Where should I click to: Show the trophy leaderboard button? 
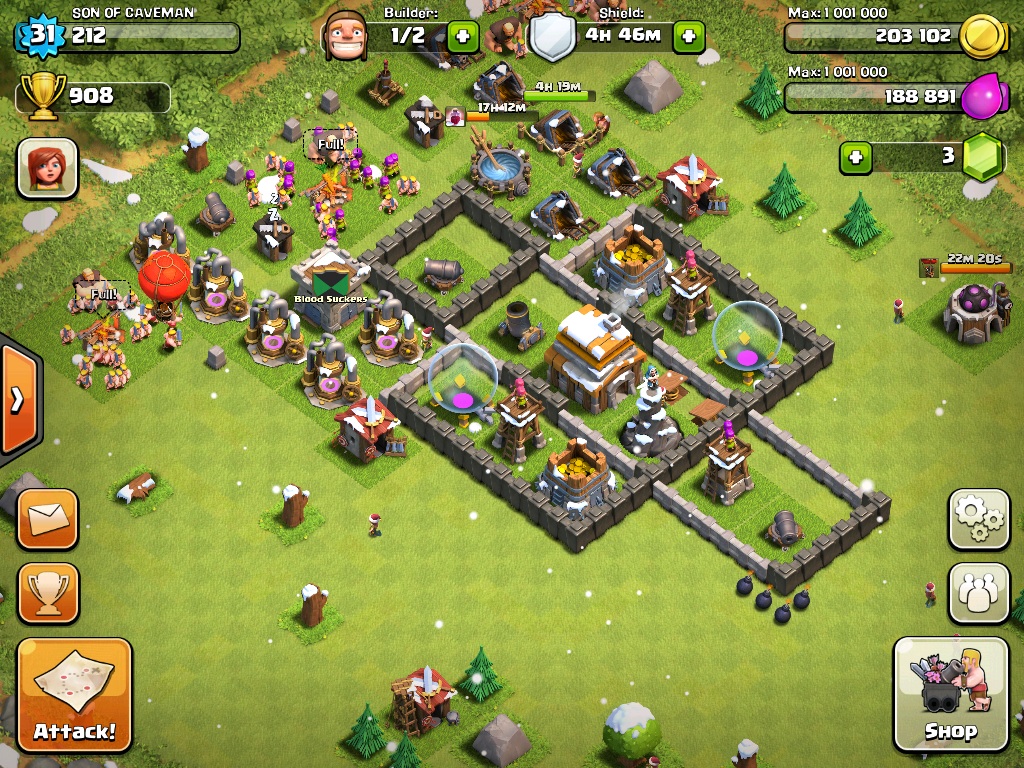coord(47,593)
